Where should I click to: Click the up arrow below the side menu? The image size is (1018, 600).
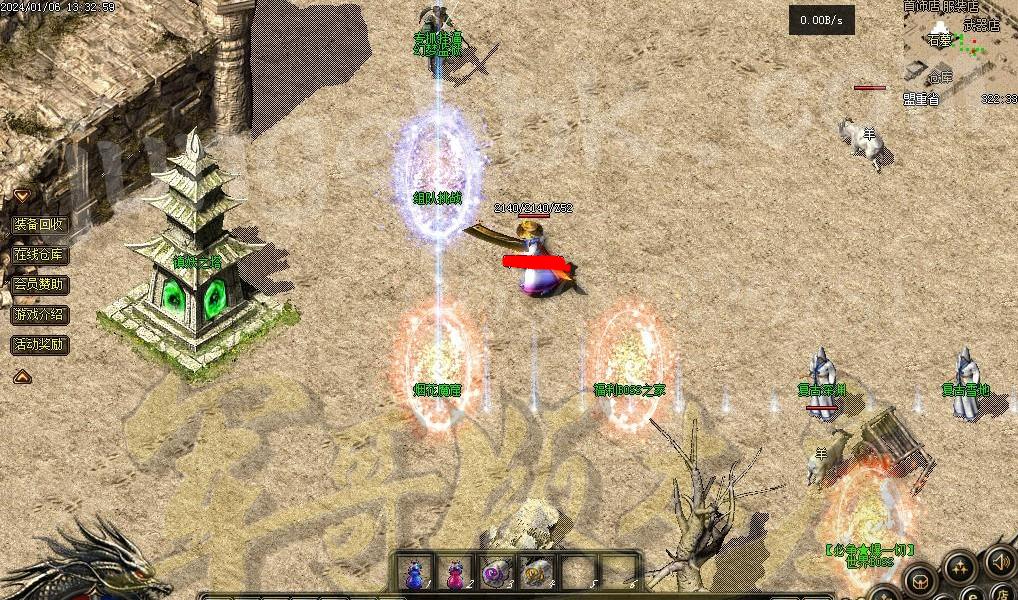pos(21,376)
